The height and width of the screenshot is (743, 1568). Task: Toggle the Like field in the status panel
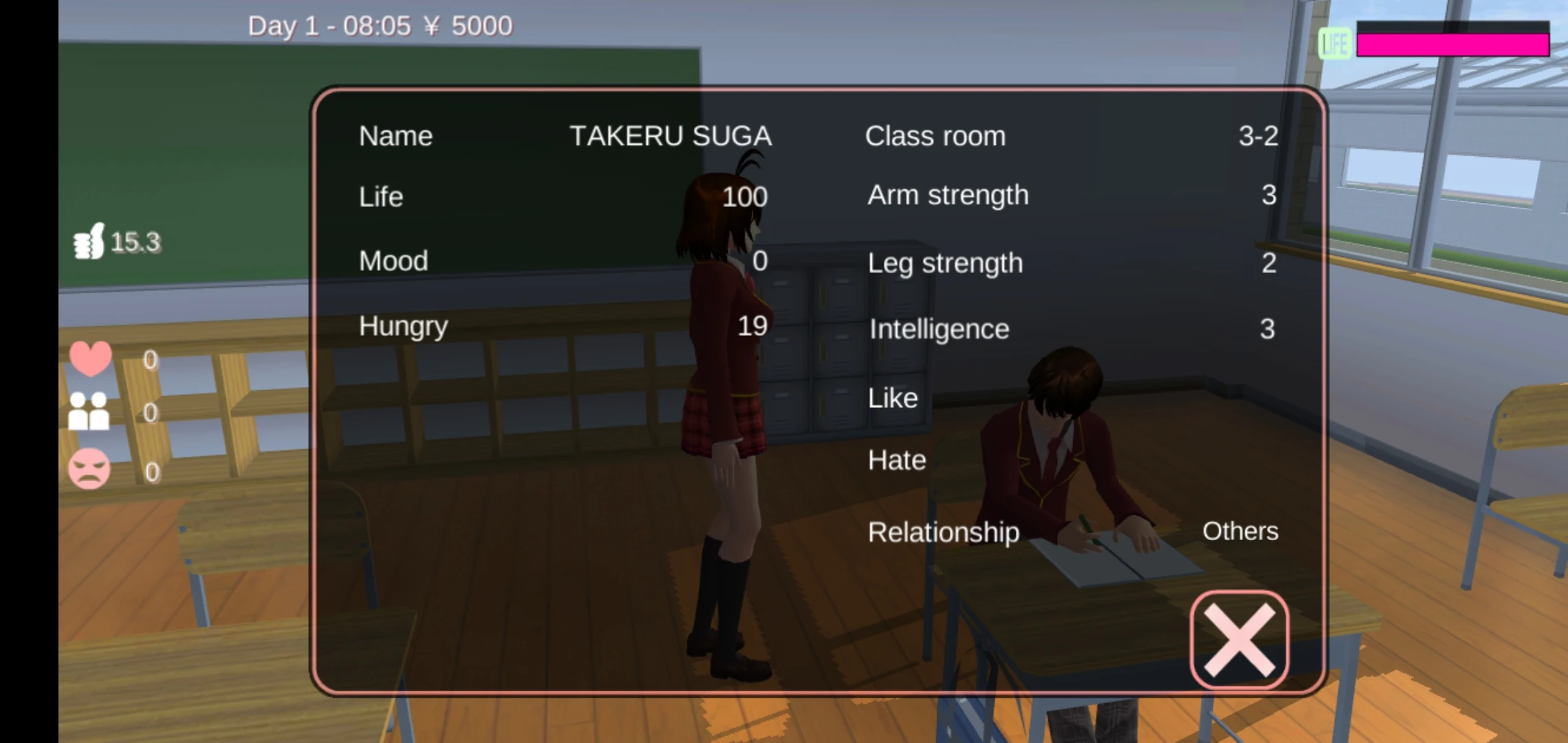pos(892,398)
